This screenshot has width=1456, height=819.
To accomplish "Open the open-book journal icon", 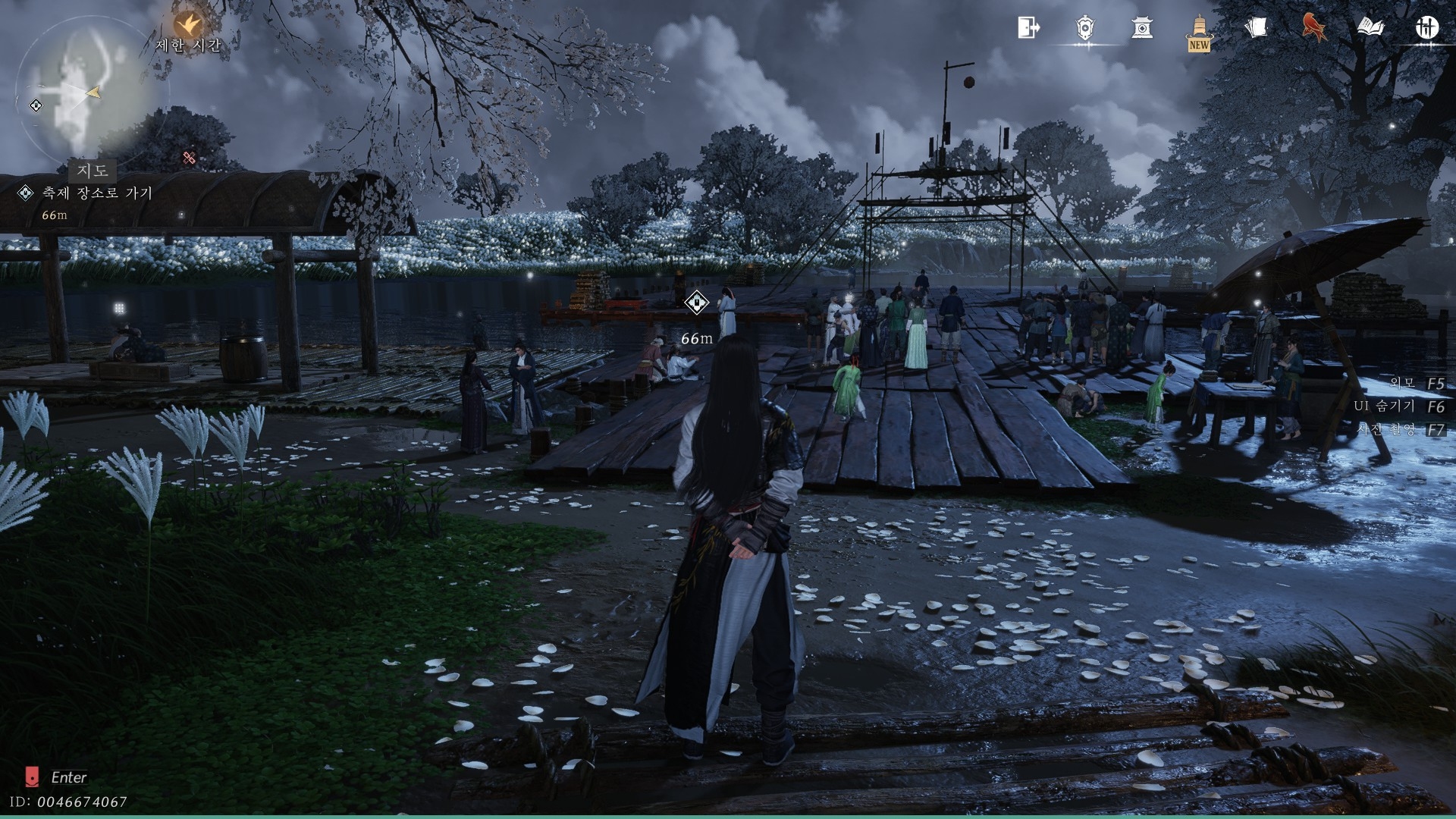I will click(1370, 28).
